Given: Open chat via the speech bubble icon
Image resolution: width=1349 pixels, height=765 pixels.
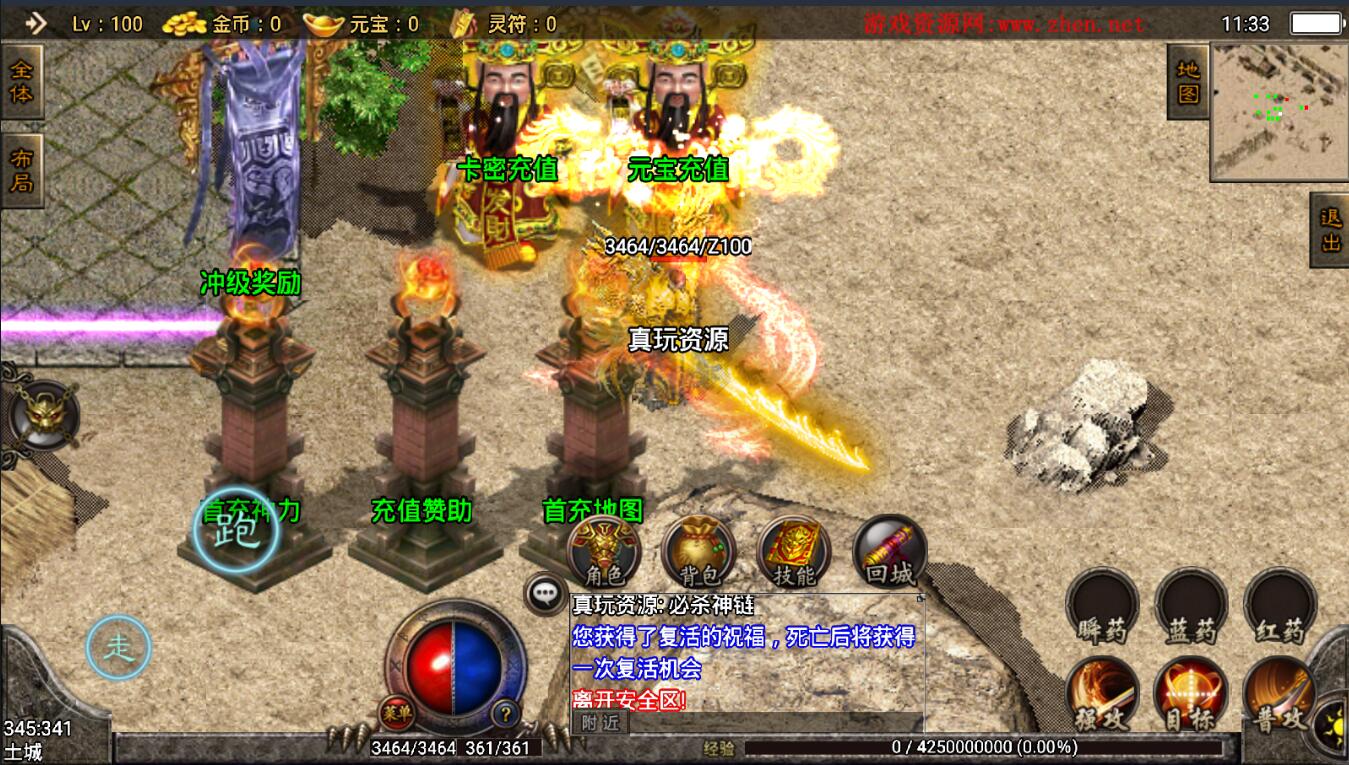Looking at the screenshot, I should point(545,593).
